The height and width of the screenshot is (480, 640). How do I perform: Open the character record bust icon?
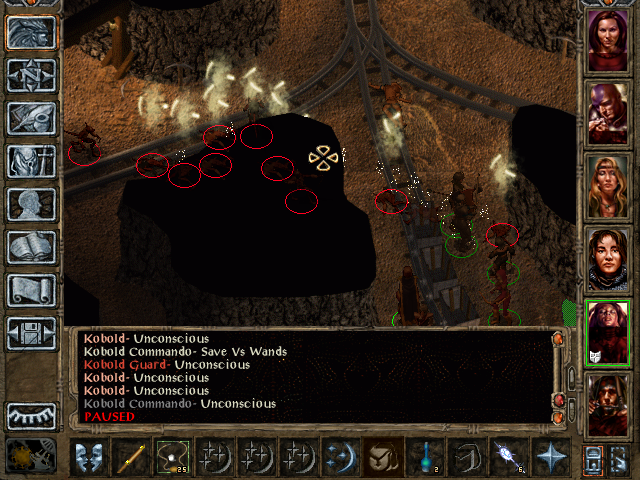coord(31,204)
